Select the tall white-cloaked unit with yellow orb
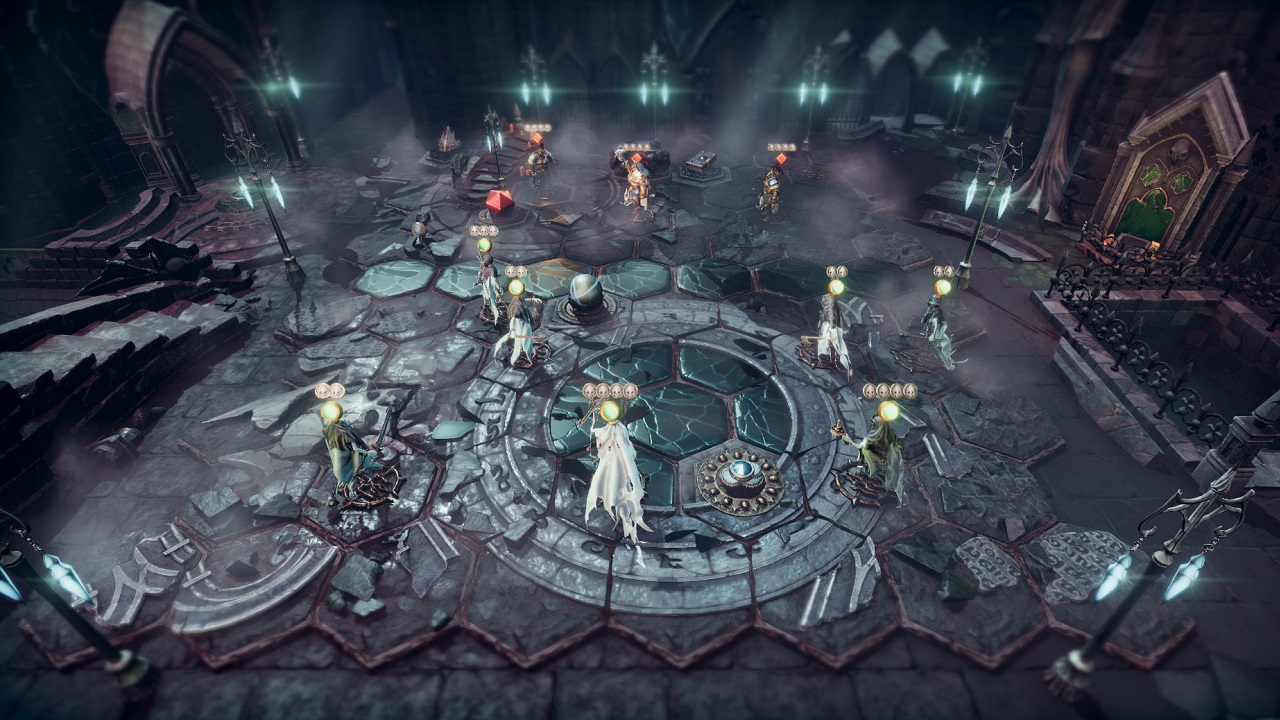1280x720 pixels. [613, 478]
